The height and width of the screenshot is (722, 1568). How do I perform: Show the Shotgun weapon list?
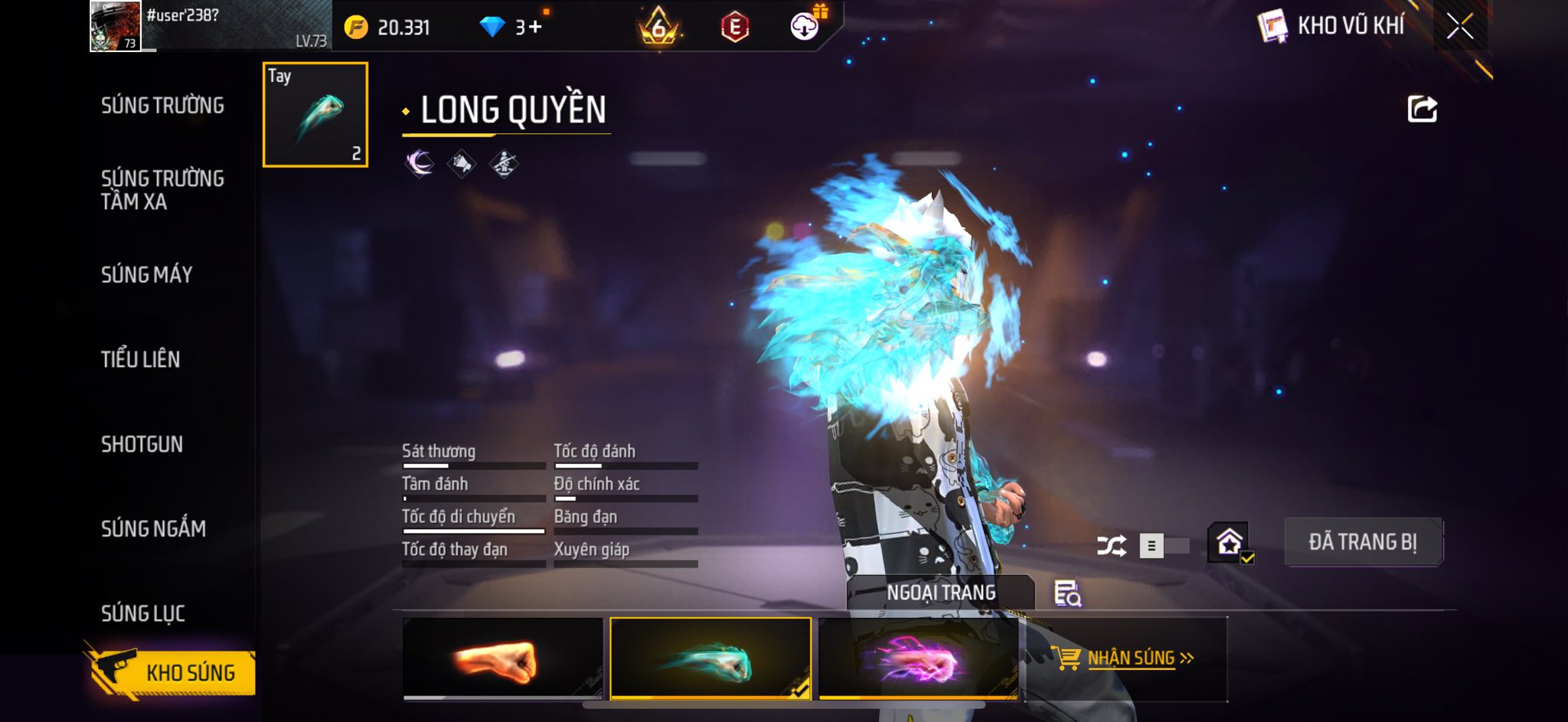coord(142,444)
